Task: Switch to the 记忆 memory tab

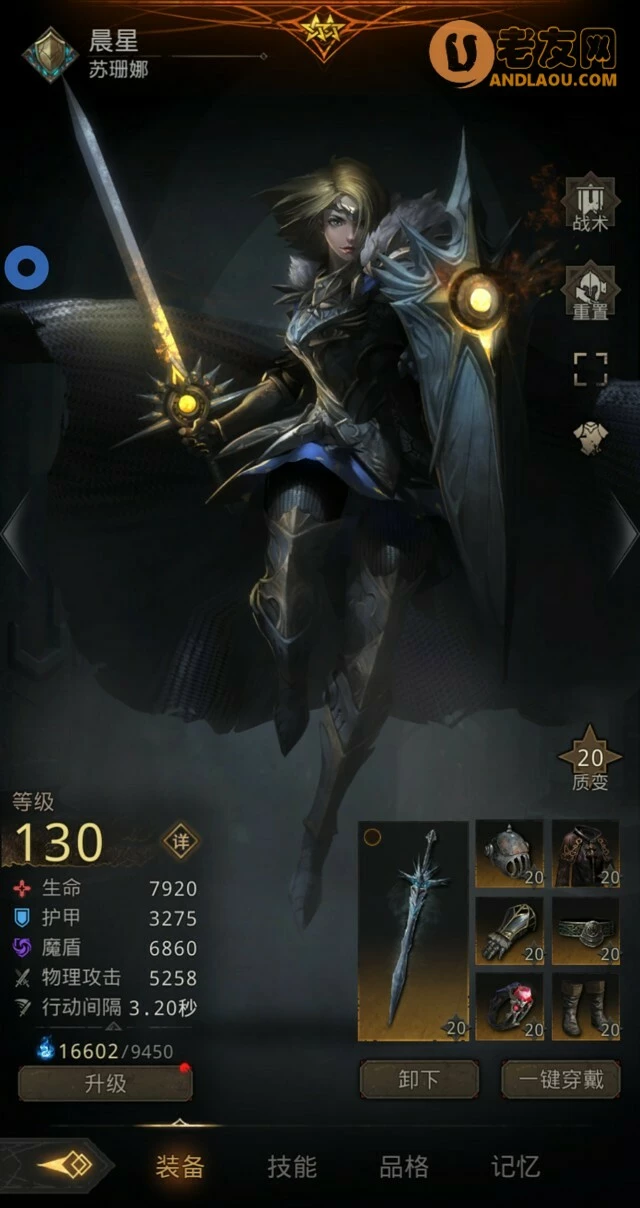Action: [x=516, y=1166]
